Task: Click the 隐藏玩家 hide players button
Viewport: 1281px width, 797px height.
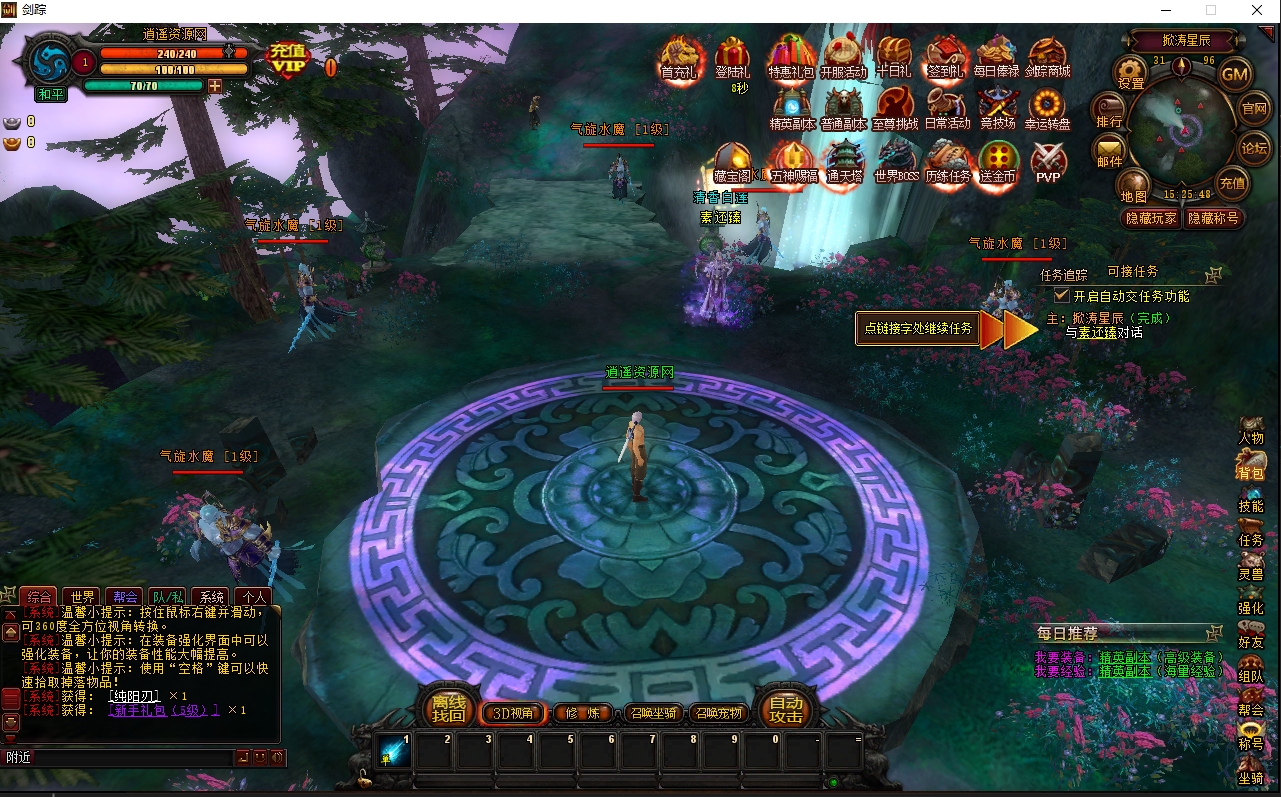Action: pyautogui.click(x=1151, y=218)
